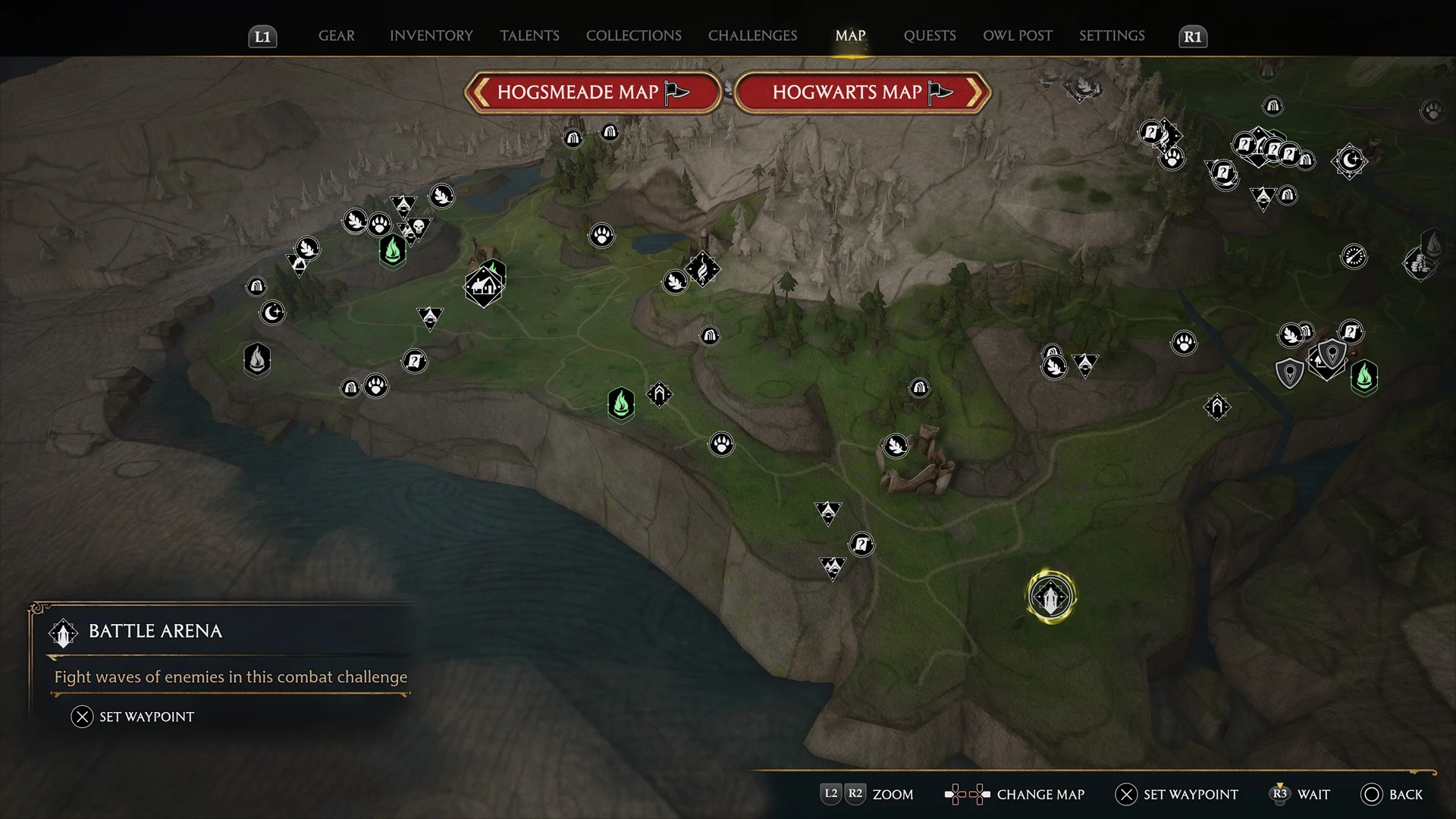
Task: Switch to the Hogwarts Map
Action: point(862,93)
